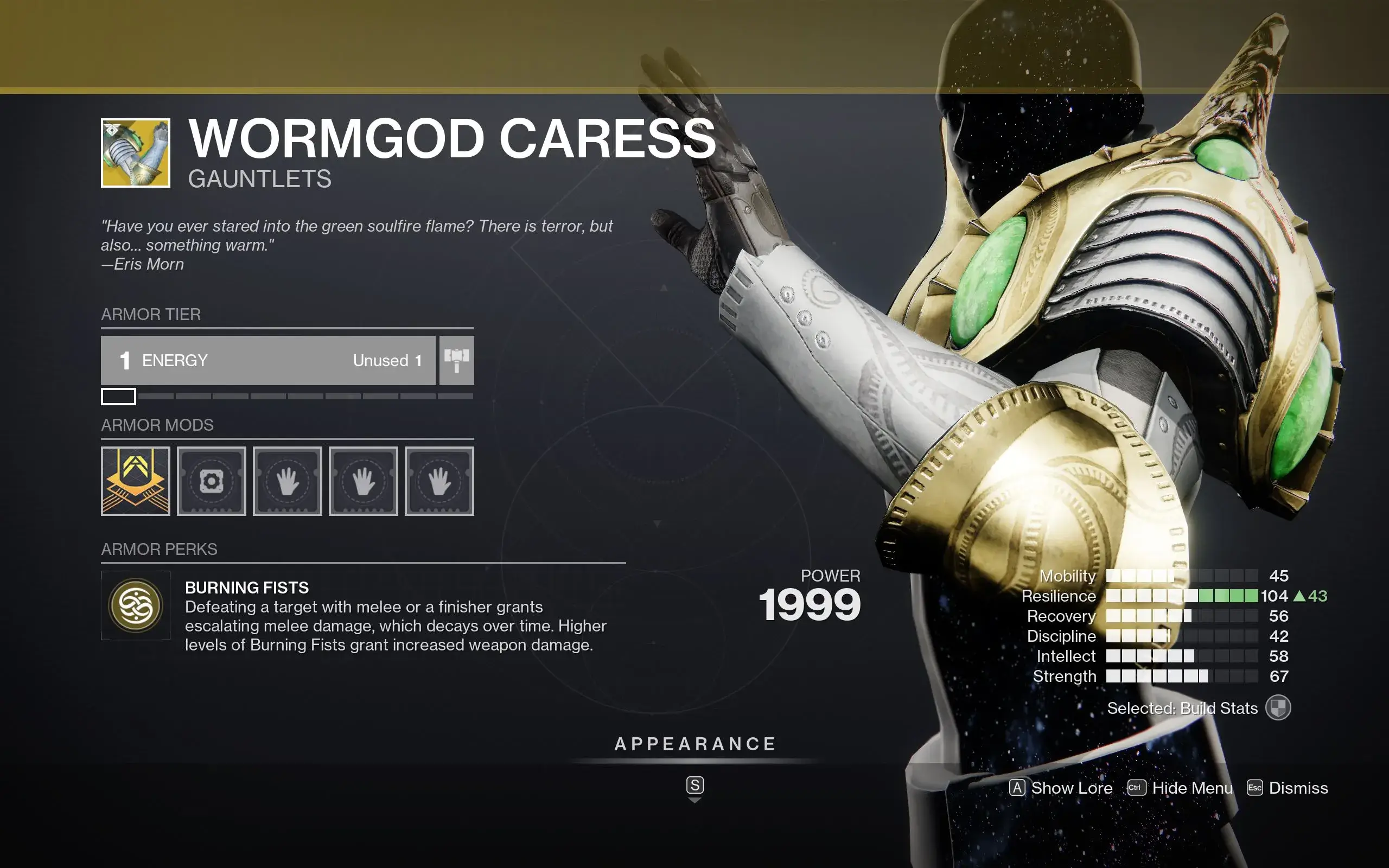This screenshot has height=868, width=1389.
Task: Expand the Armor Perks section header
Action: (160, 550)
